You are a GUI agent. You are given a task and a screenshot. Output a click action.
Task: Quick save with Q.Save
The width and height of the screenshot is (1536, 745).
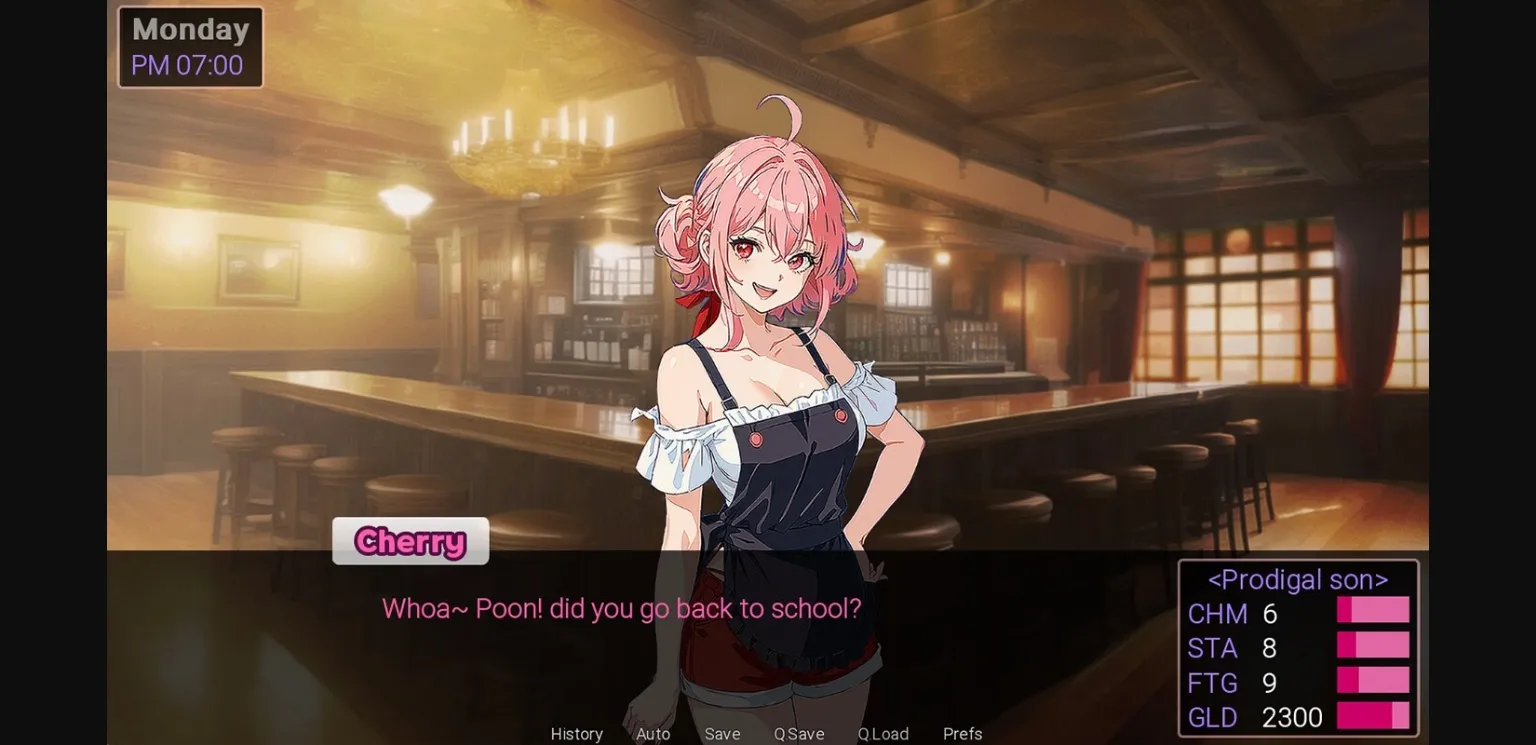click(x=798, y=733)
